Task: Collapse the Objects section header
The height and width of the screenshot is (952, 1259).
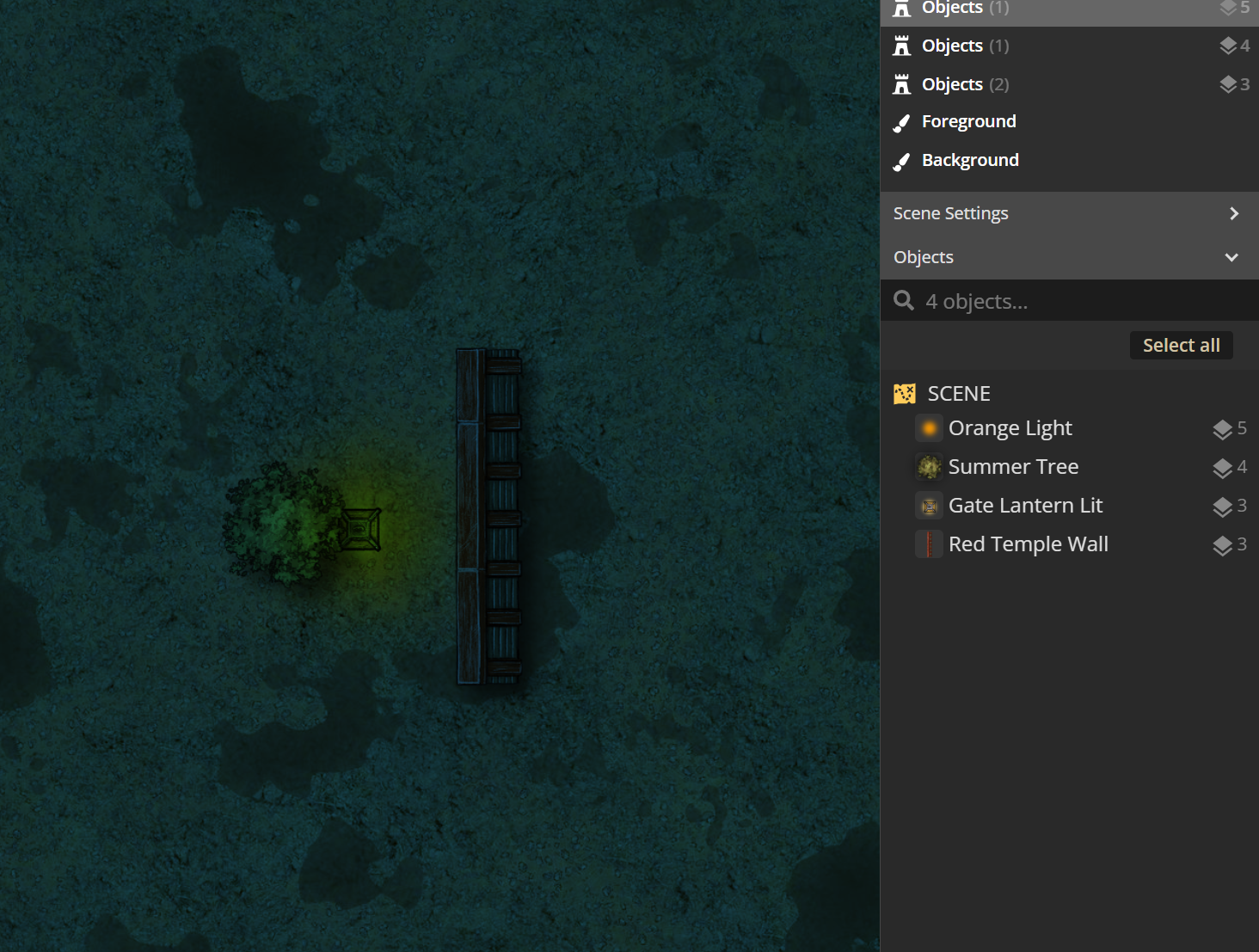Action: [1068, 257]
